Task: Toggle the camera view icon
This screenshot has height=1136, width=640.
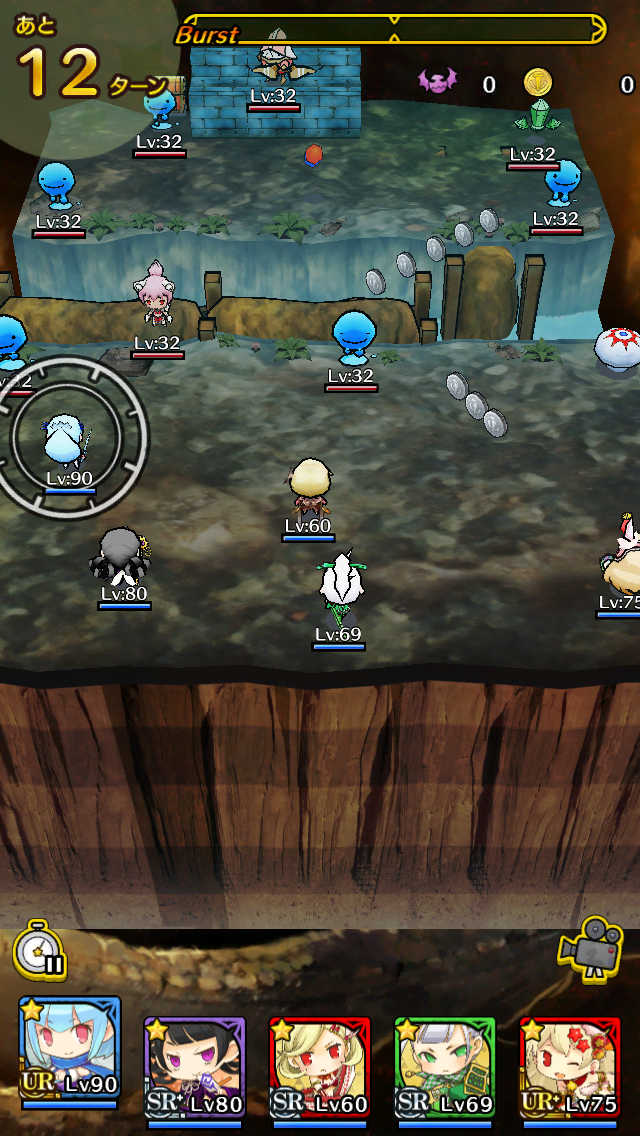Action: (591, 946)
